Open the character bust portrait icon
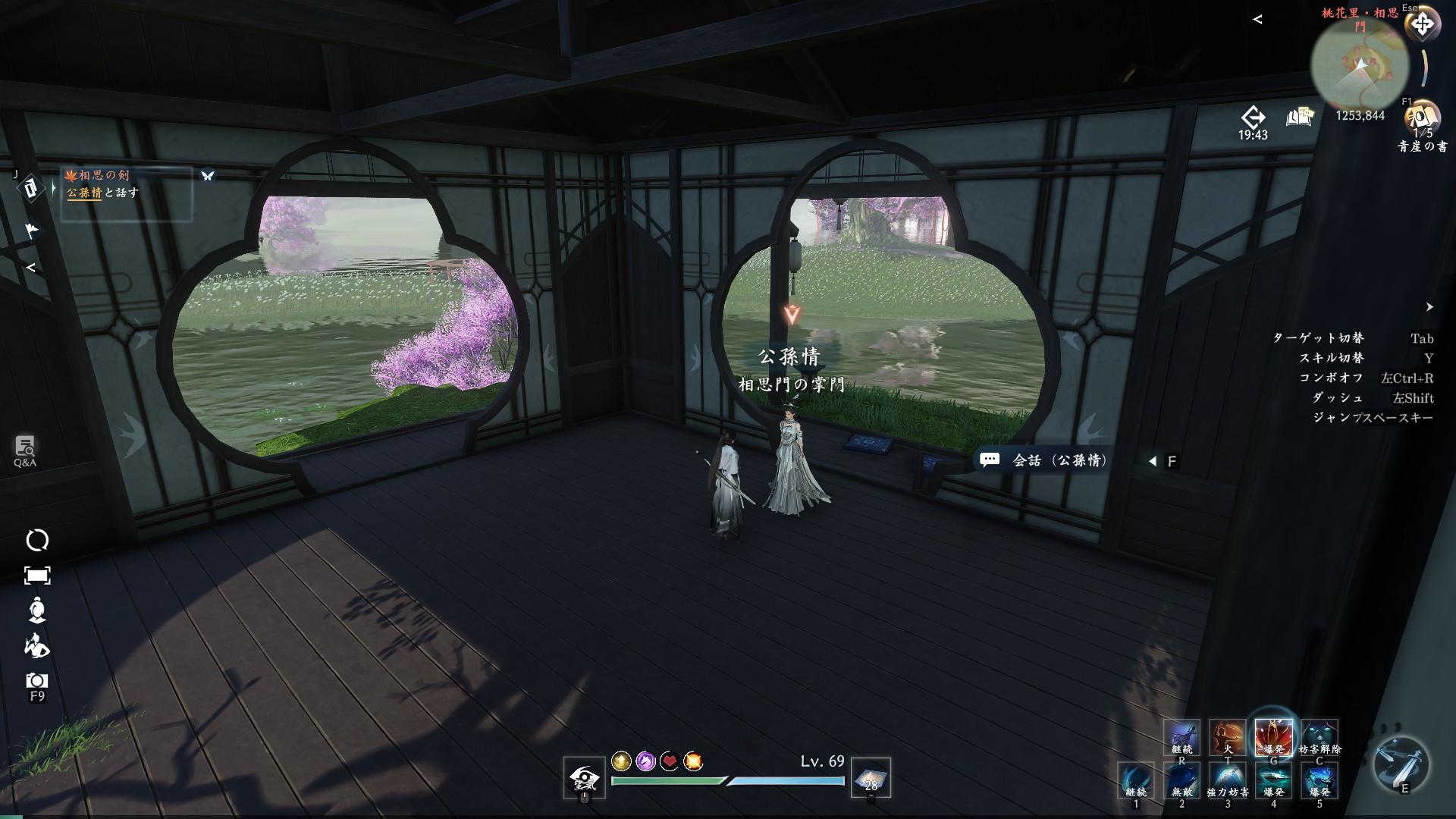Viewport: 1456px width, 819px height. [x=37, y=610]
